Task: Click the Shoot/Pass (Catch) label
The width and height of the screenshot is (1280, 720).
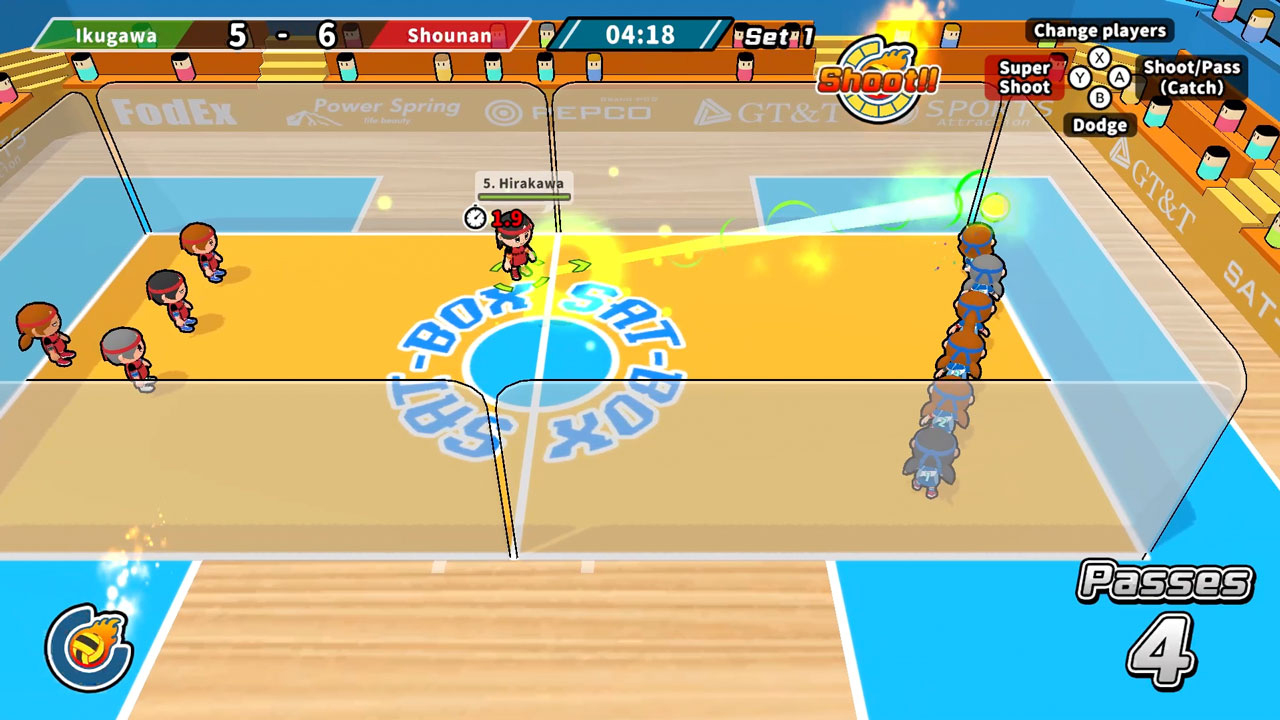Action: tap(1192, 78)
